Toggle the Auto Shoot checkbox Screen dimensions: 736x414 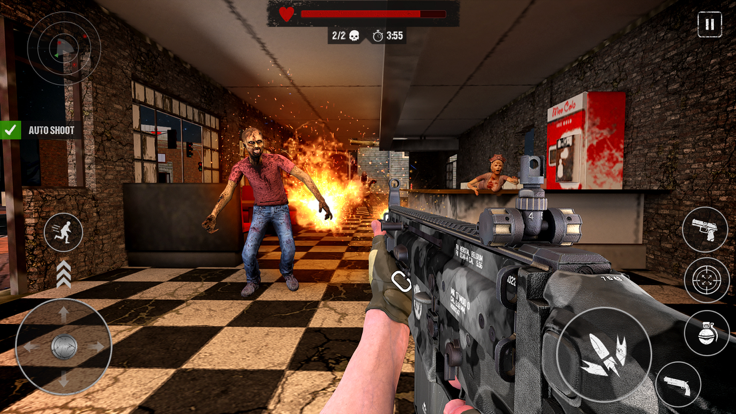[x=11, y=130]
